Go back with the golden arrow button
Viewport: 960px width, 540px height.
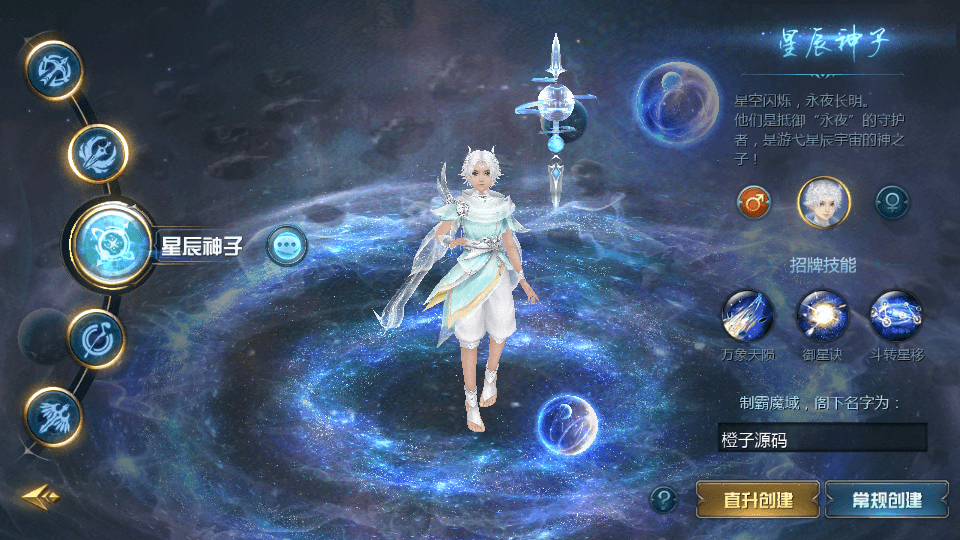41,496
